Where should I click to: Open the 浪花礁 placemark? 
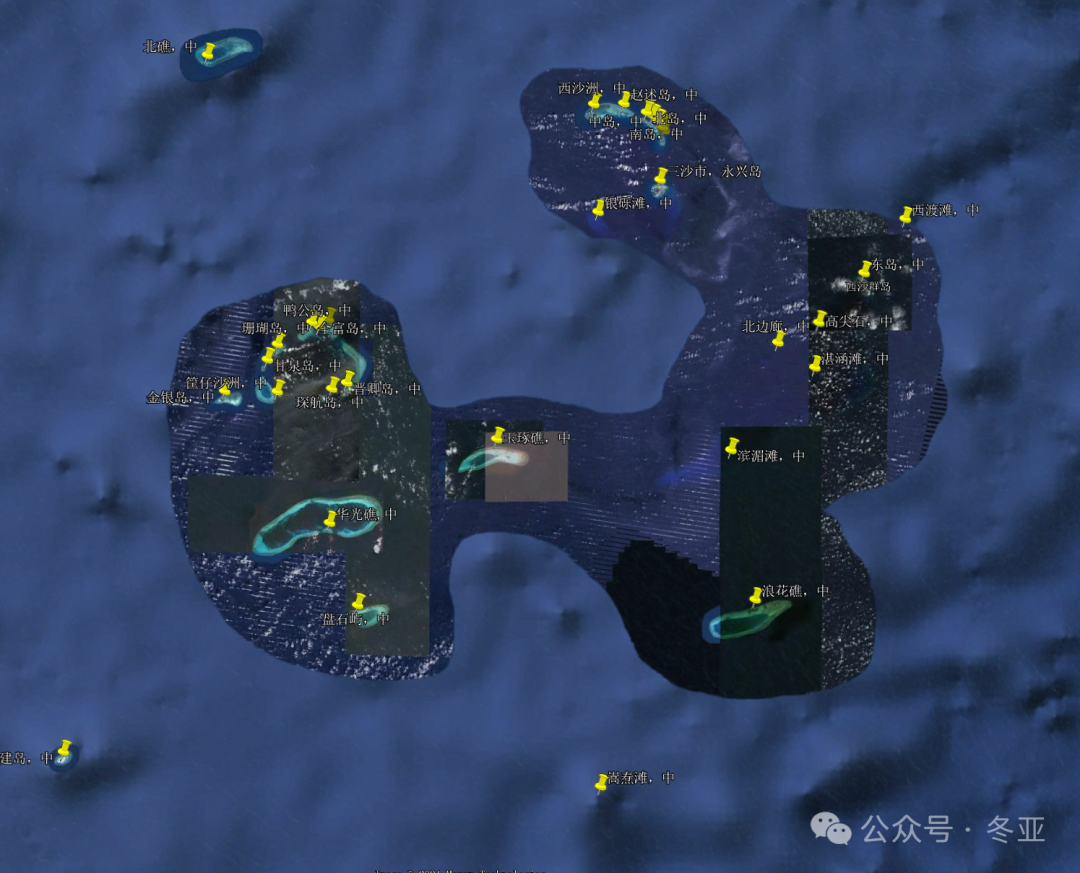[756, 597]
